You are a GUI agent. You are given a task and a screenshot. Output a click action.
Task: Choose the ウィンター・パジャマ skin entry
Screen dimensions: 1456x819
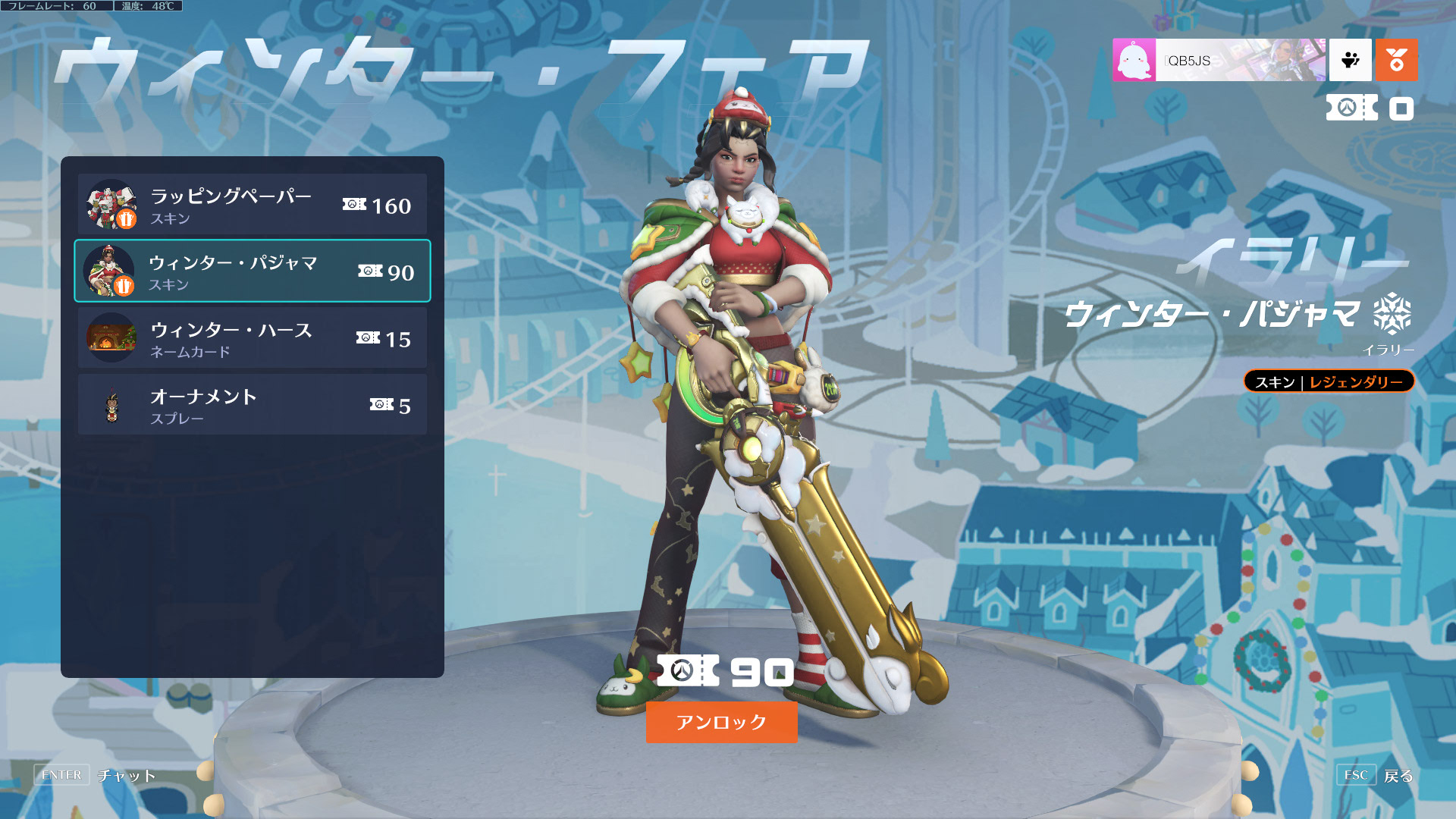coord(252,271)
